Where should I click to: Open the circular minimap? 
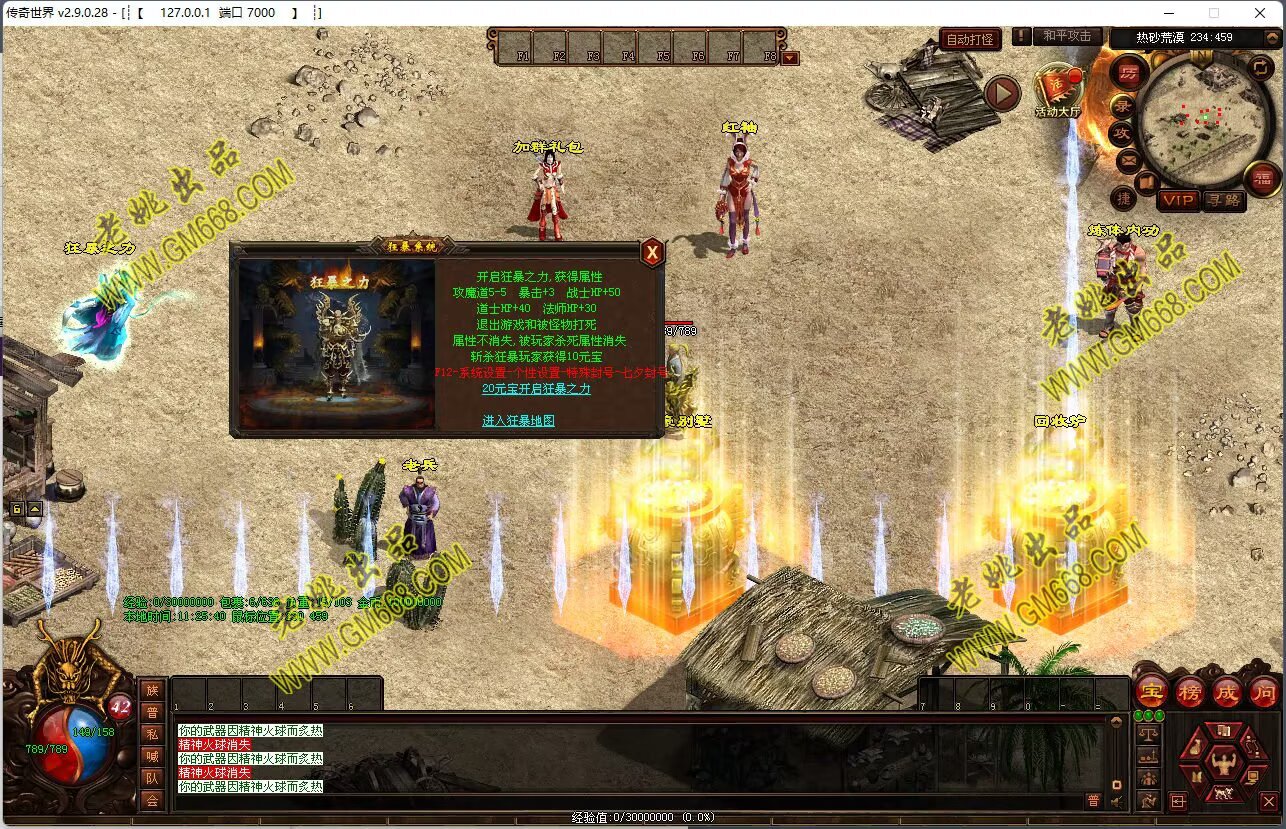(1192, 118)
